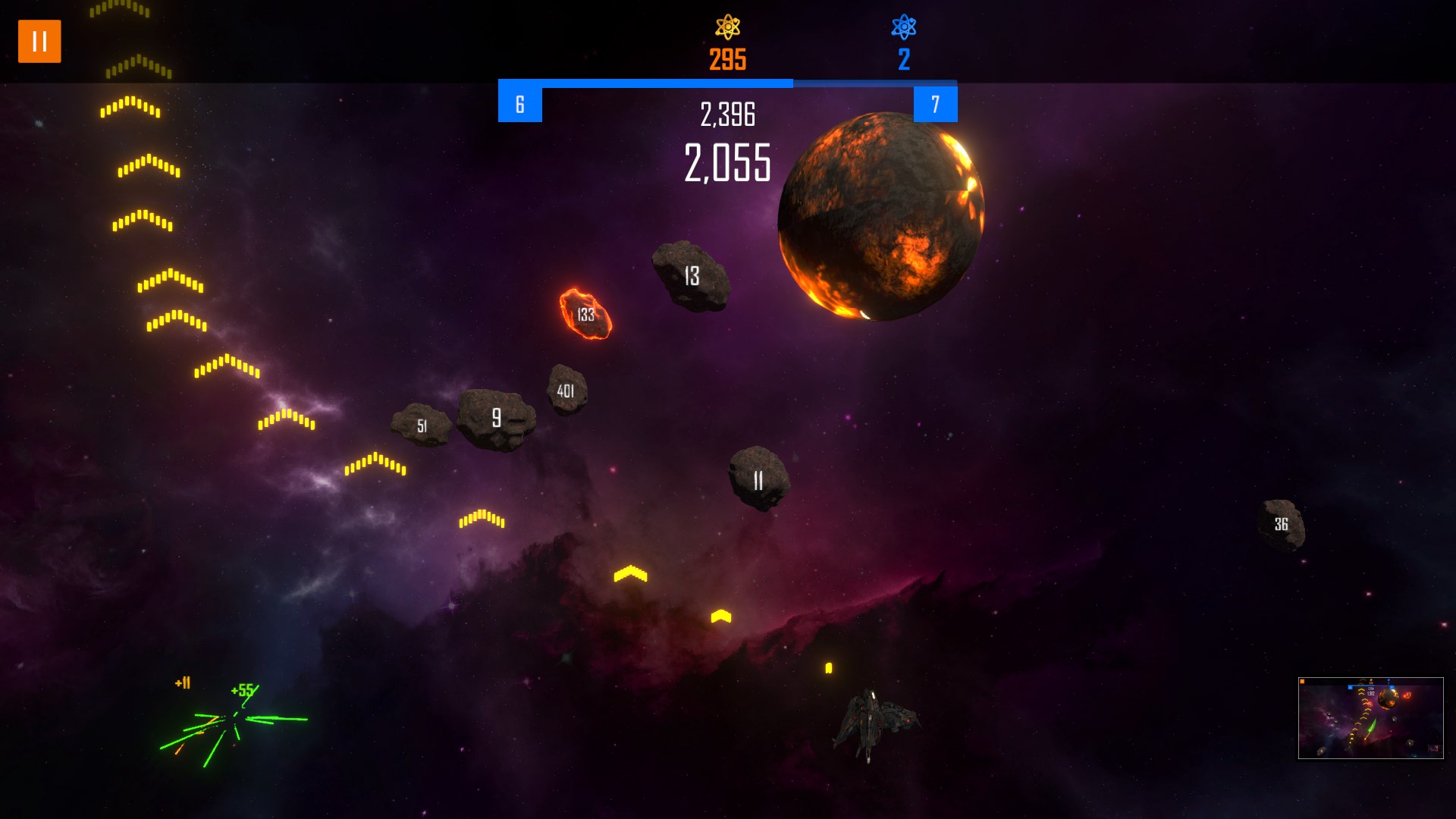Select the blue atom currency icon
Image resolution: width=1456 pixels, height=819 pixels.
(x=903, y=27)
